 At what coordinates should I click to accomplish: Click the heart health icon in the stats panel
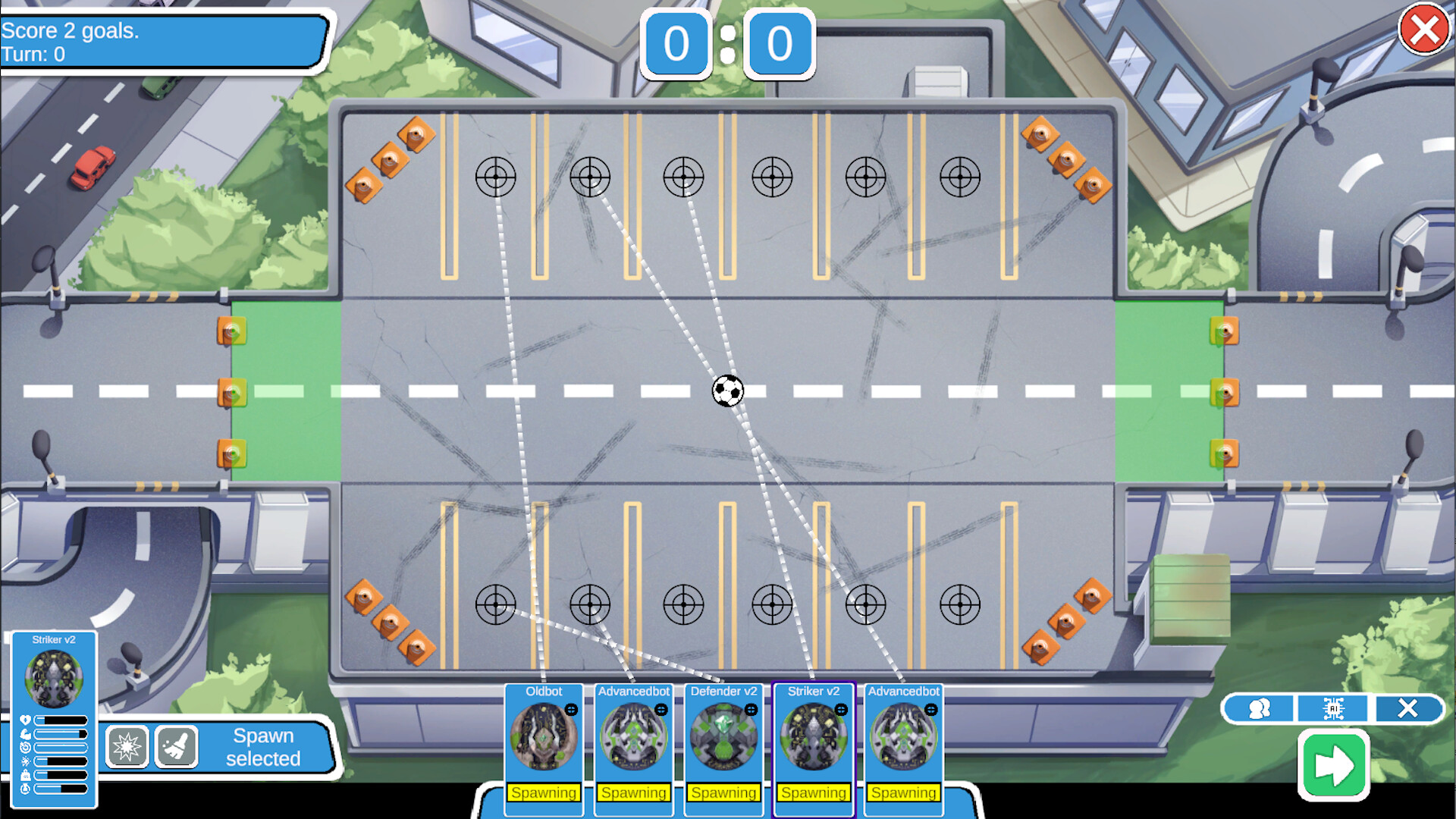point(24,719)
